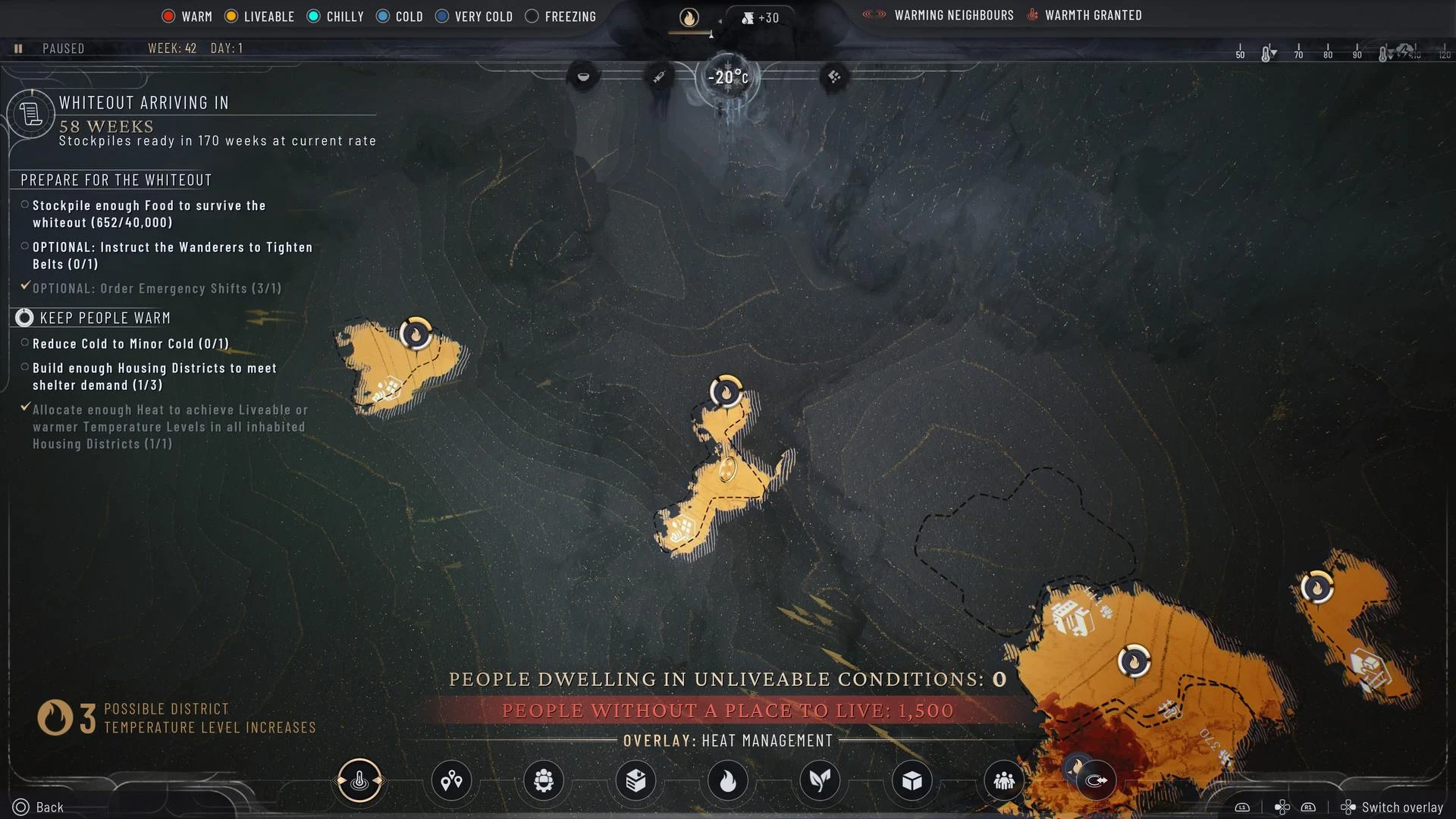Click the oil +30 resource panel
The height and width of the screenshot is (819, 1456).
761,17
